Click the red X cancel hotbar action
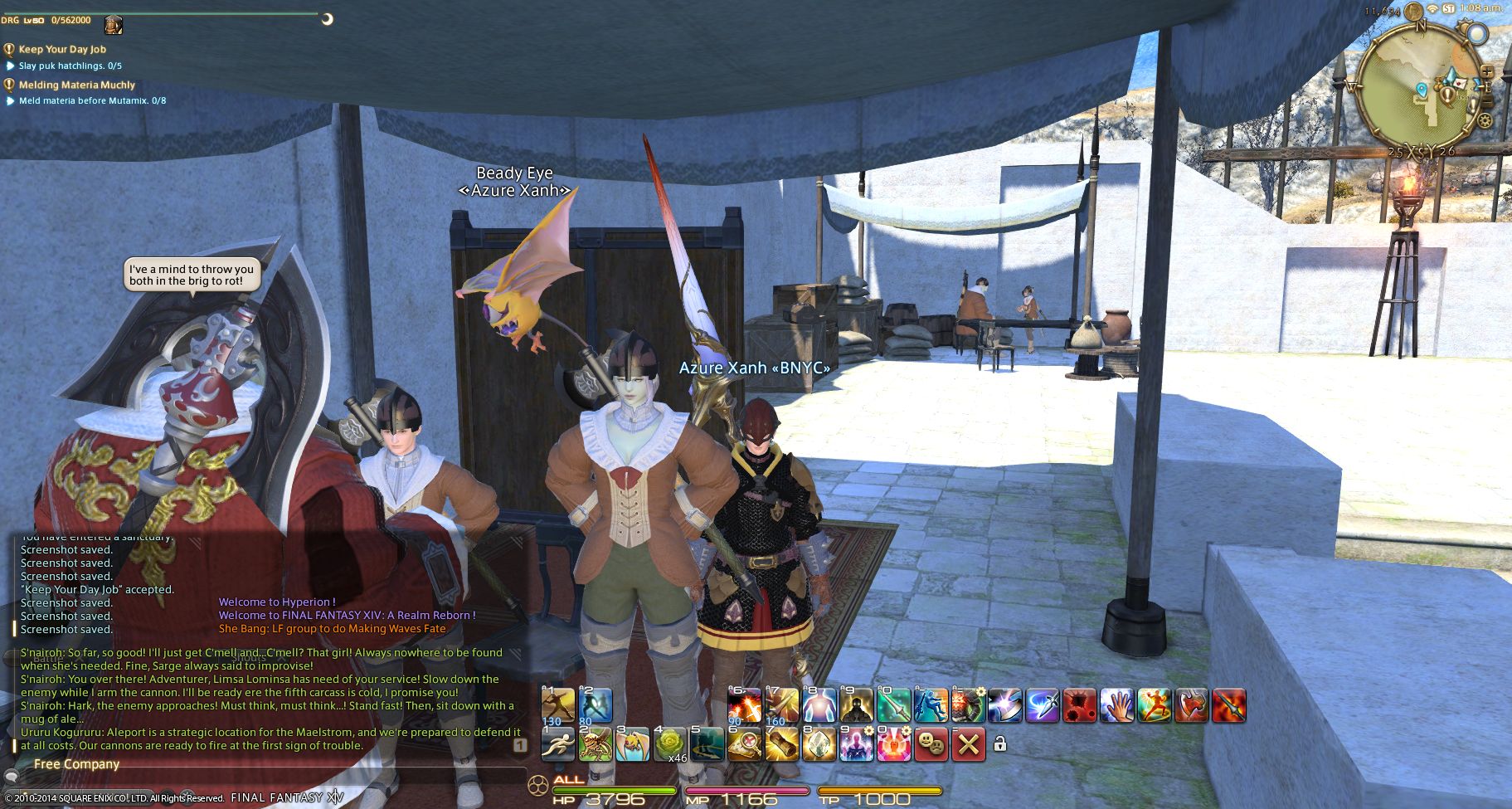 [x=968, y=744]
